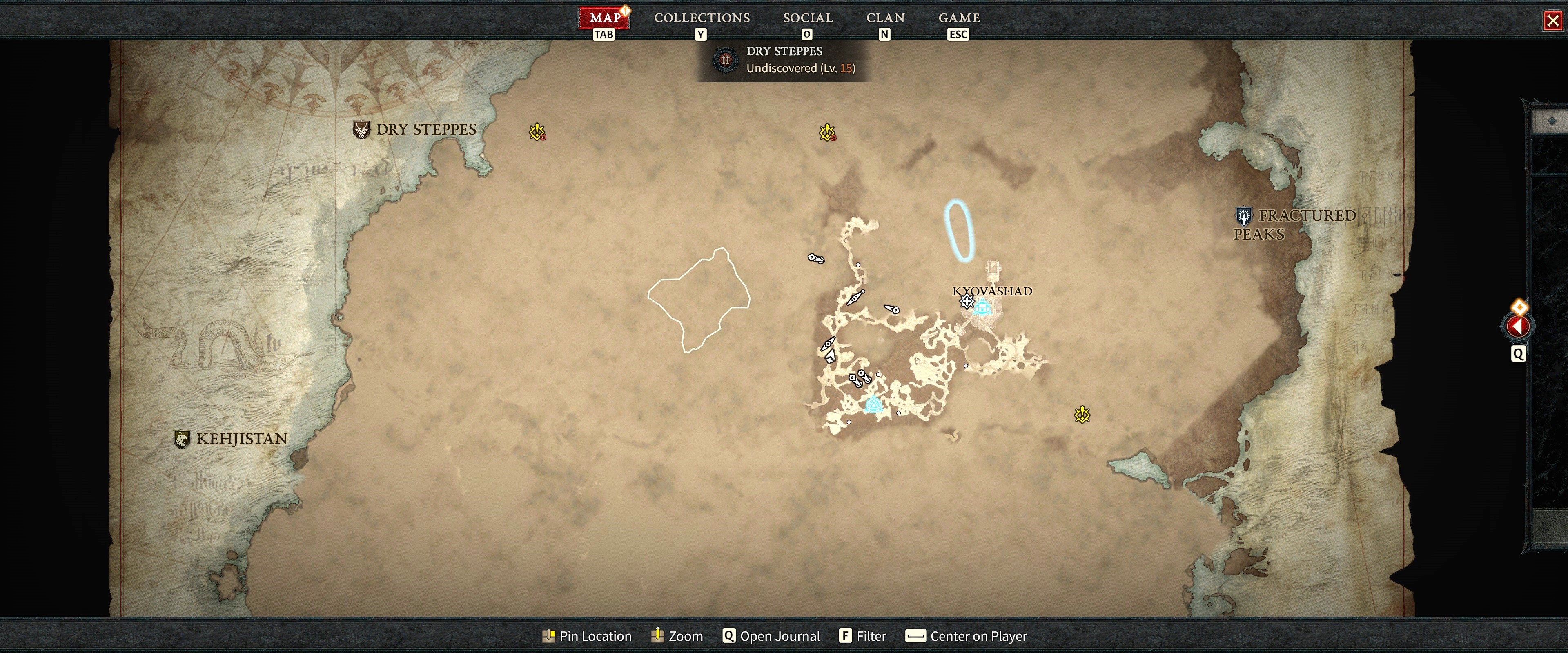Select the Dry Steppes region crest icon

(361, 129)
